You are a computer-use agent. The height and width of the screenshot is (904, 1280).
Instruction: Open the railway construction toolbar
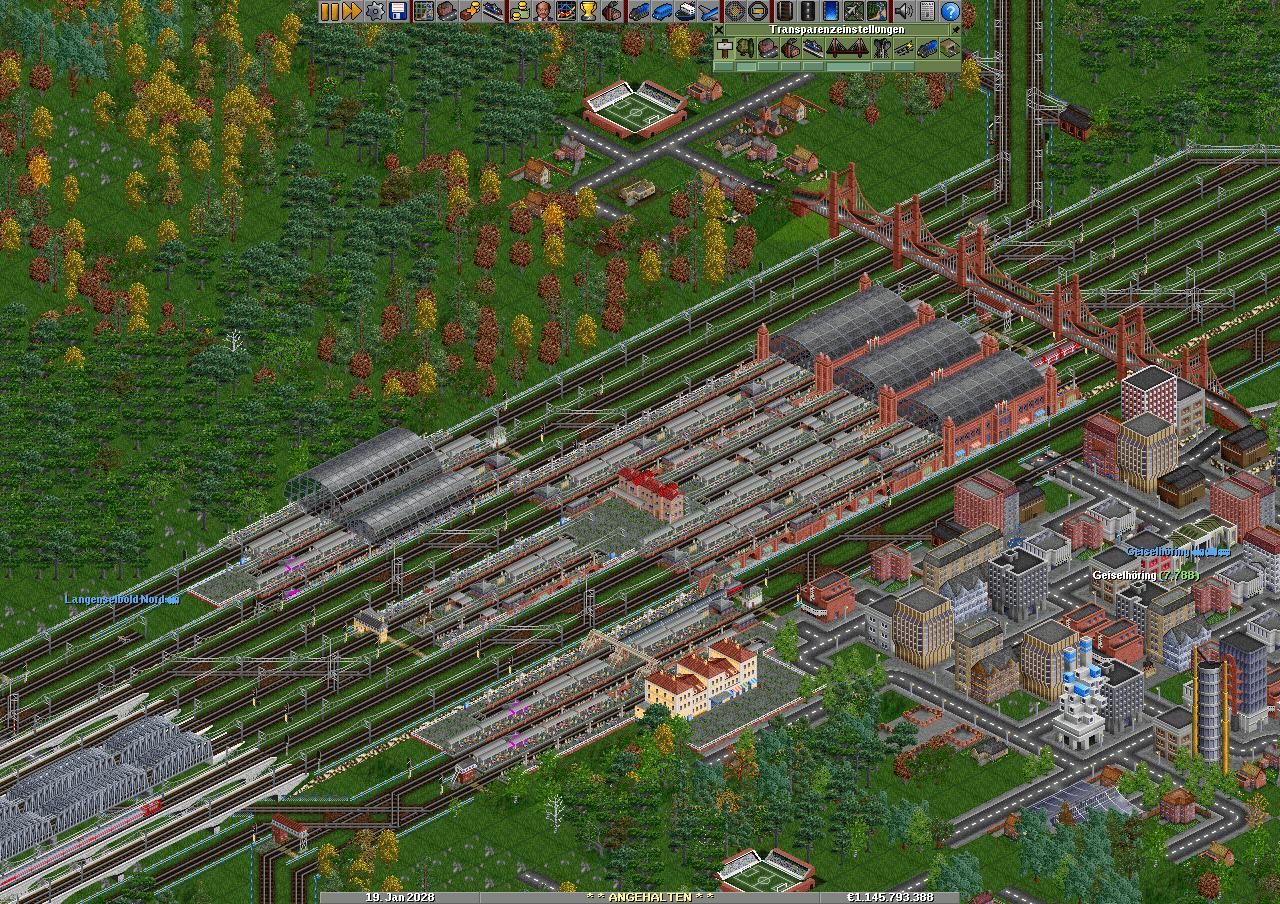[784, 11]
